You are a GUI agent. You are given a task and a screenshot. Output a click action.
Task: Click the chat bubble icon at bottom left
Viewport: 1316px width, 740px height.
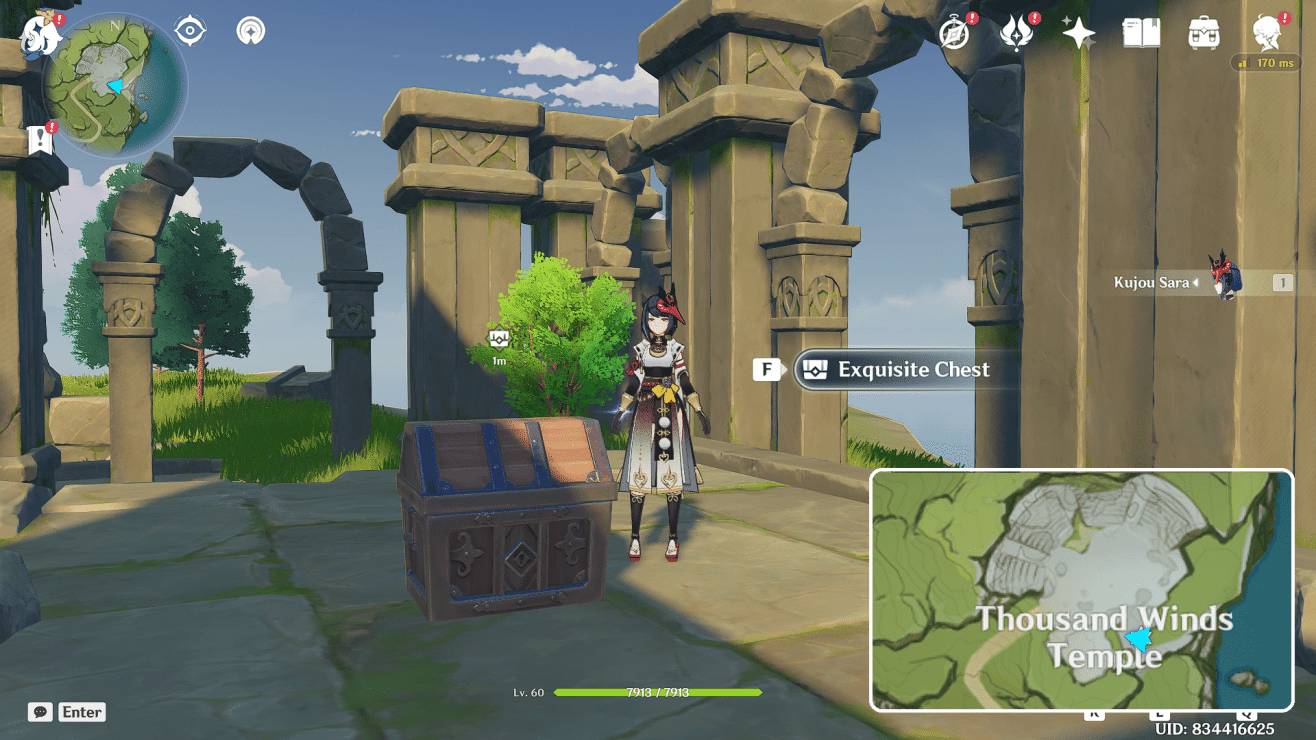tap(38, 712)
